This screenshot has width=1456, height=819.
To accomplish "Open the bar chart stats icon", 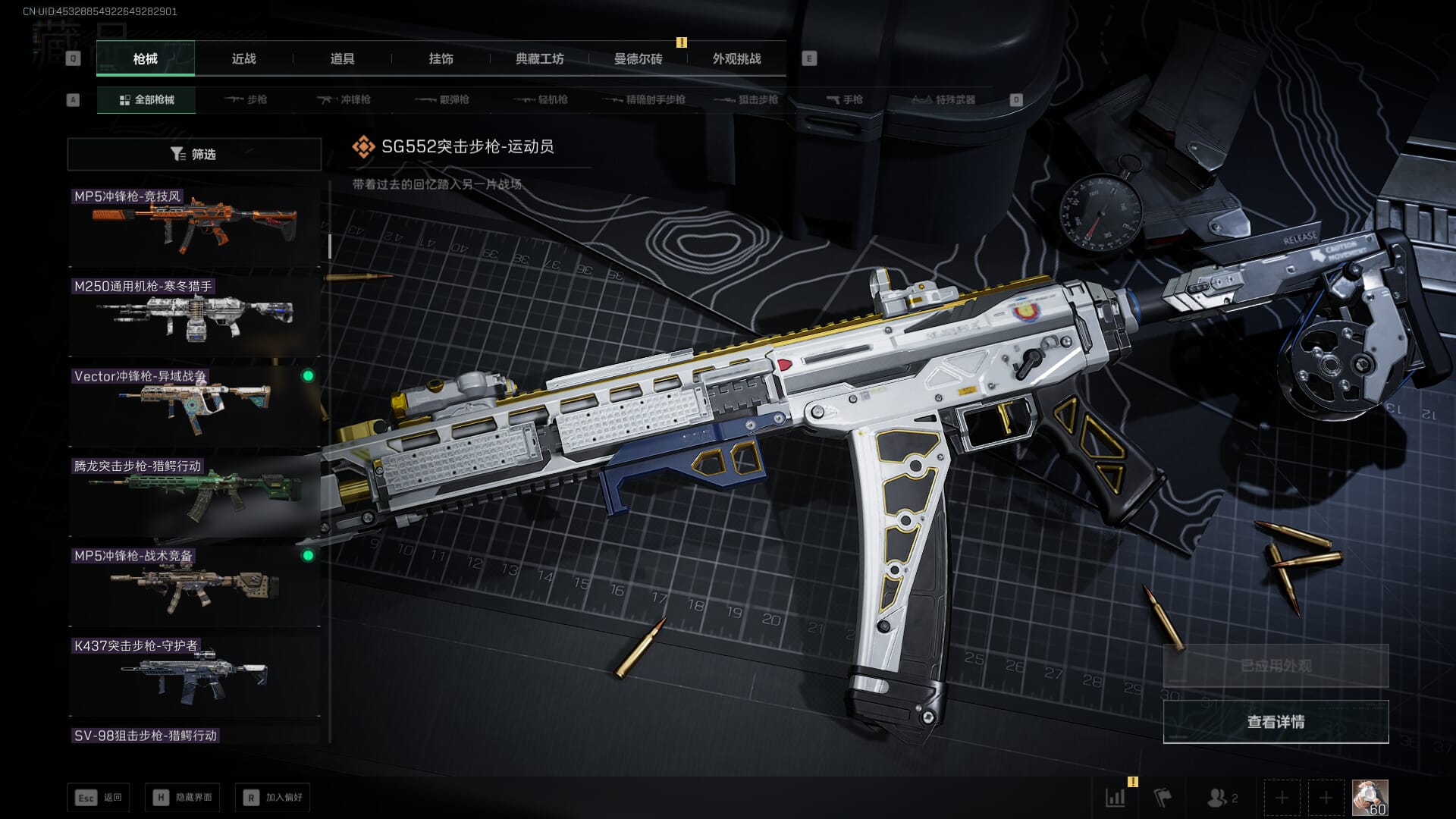I will (x=1116, y=798).
